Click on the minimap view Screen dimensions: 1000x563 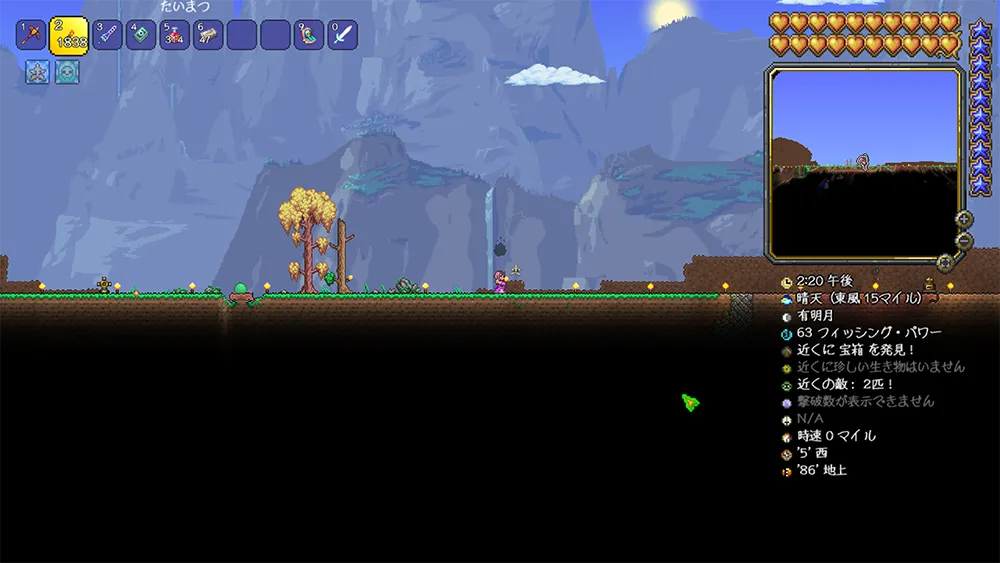tap(865, 160)
